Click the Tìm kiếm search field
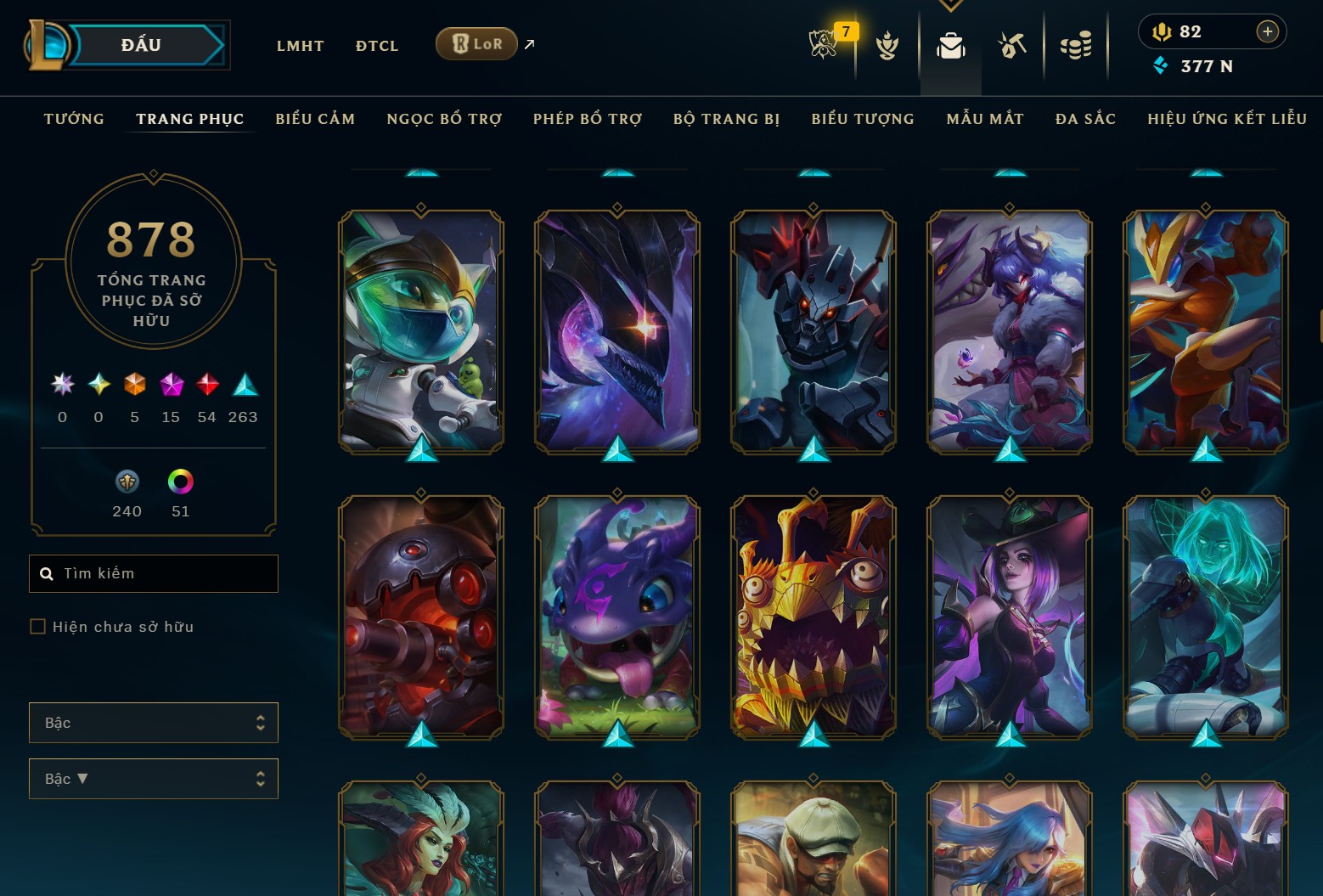Screen dimensions: 1323x896 [x=153, y=573]
